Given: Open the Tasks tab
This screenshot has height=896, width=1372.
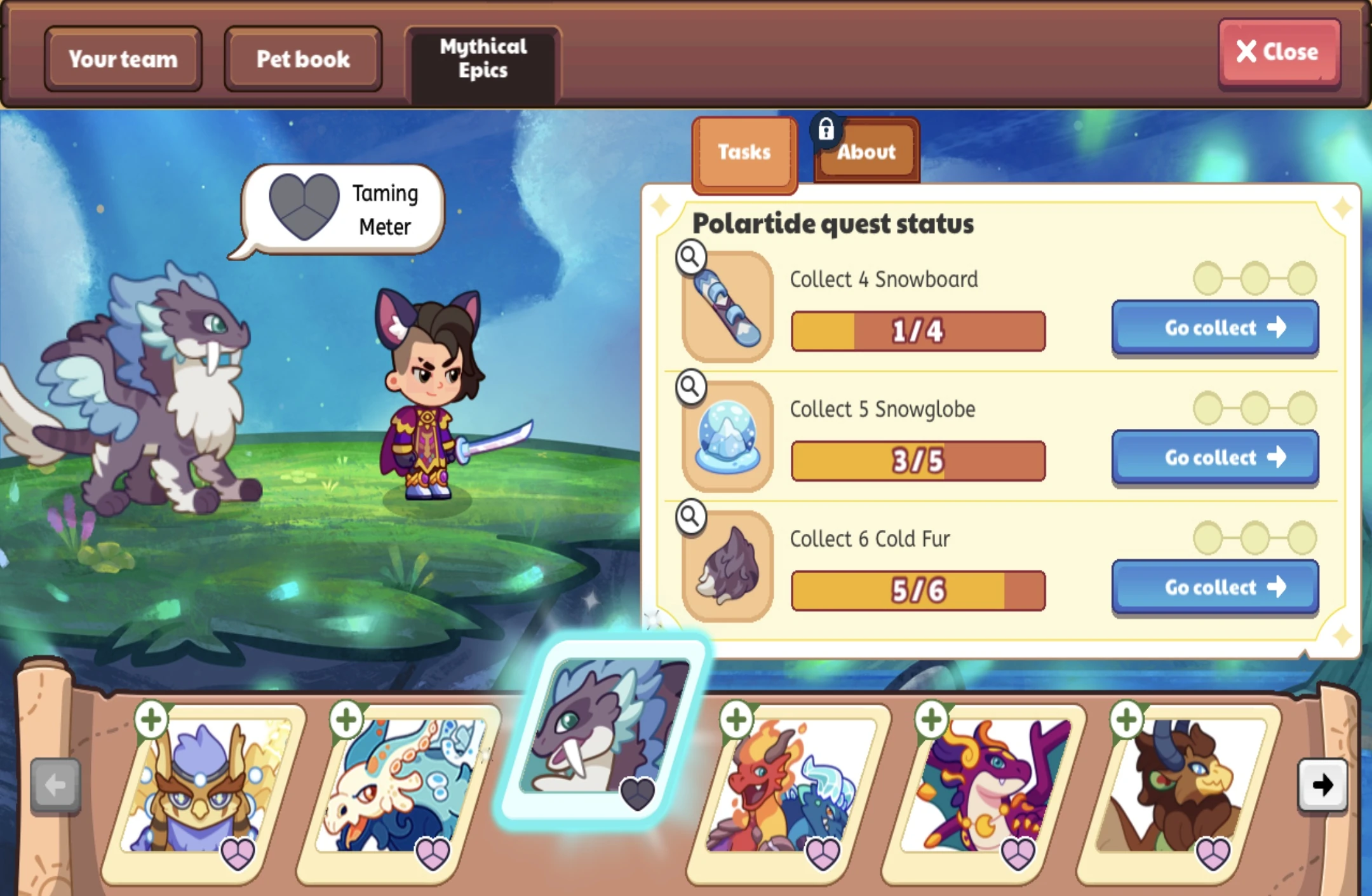Looking at the screenshot, I should click(743, 152).
